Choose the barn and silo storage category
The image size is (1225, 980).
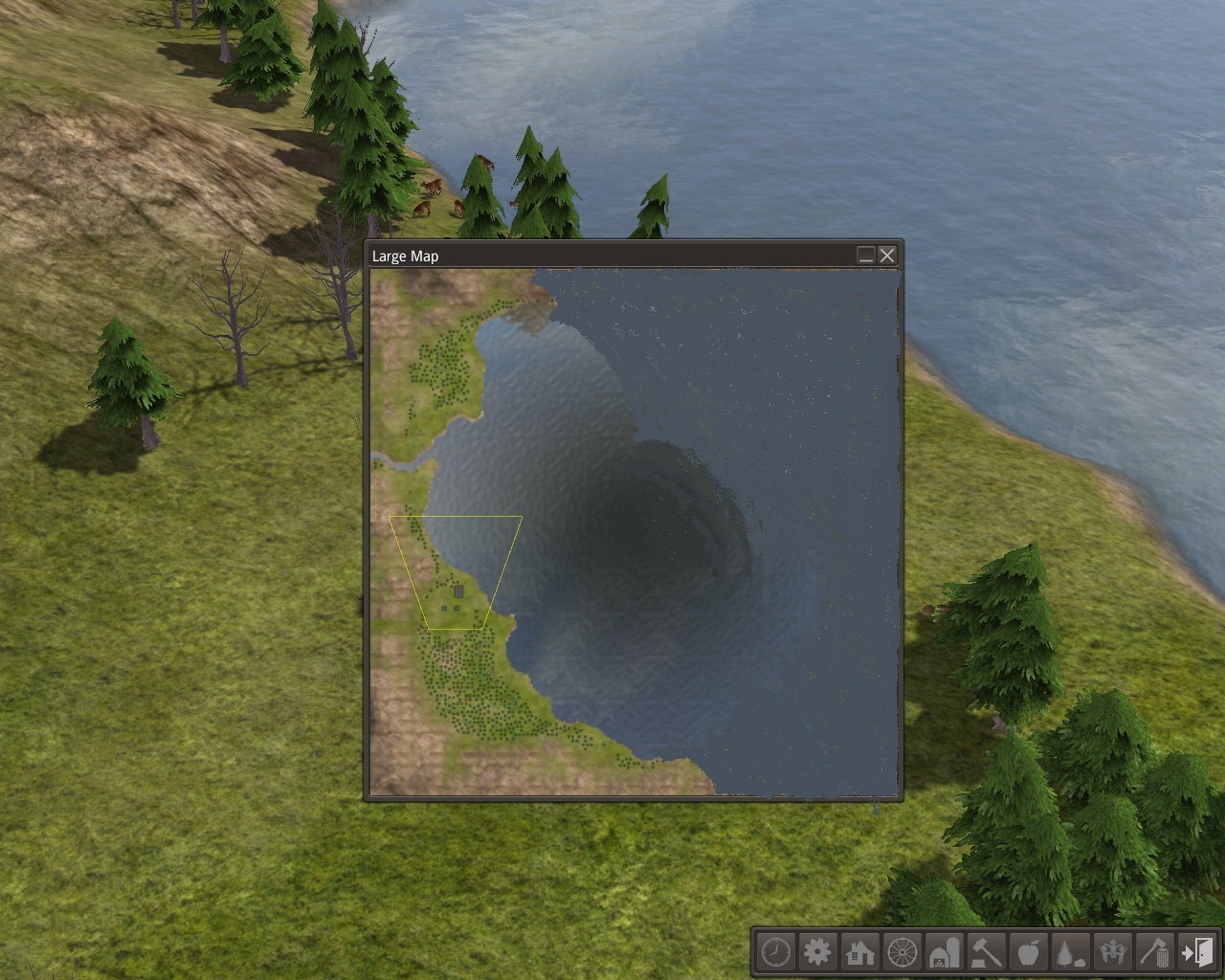[945, 952]
